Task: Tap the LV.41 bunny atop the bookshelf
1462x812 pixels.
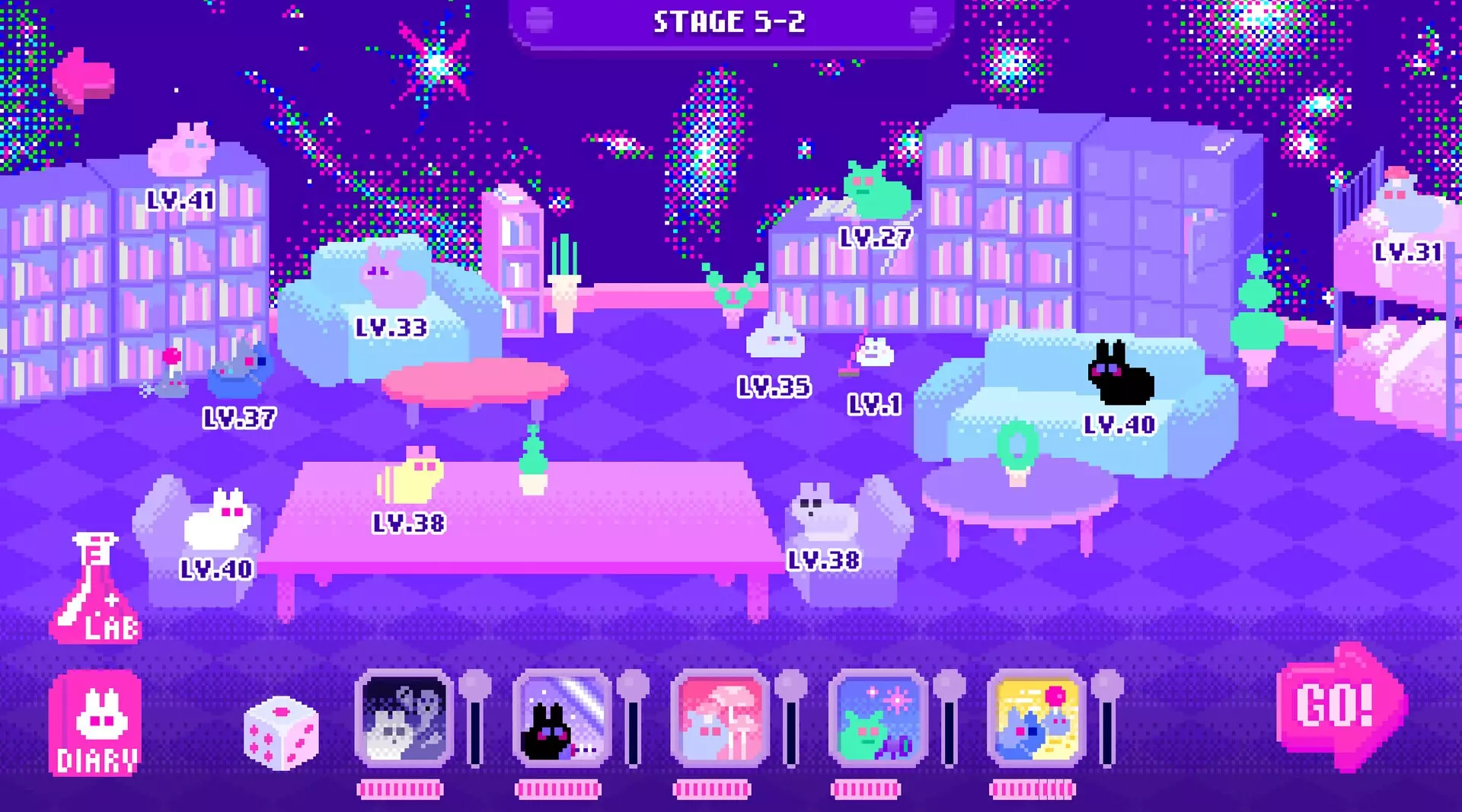Action: 179,148
